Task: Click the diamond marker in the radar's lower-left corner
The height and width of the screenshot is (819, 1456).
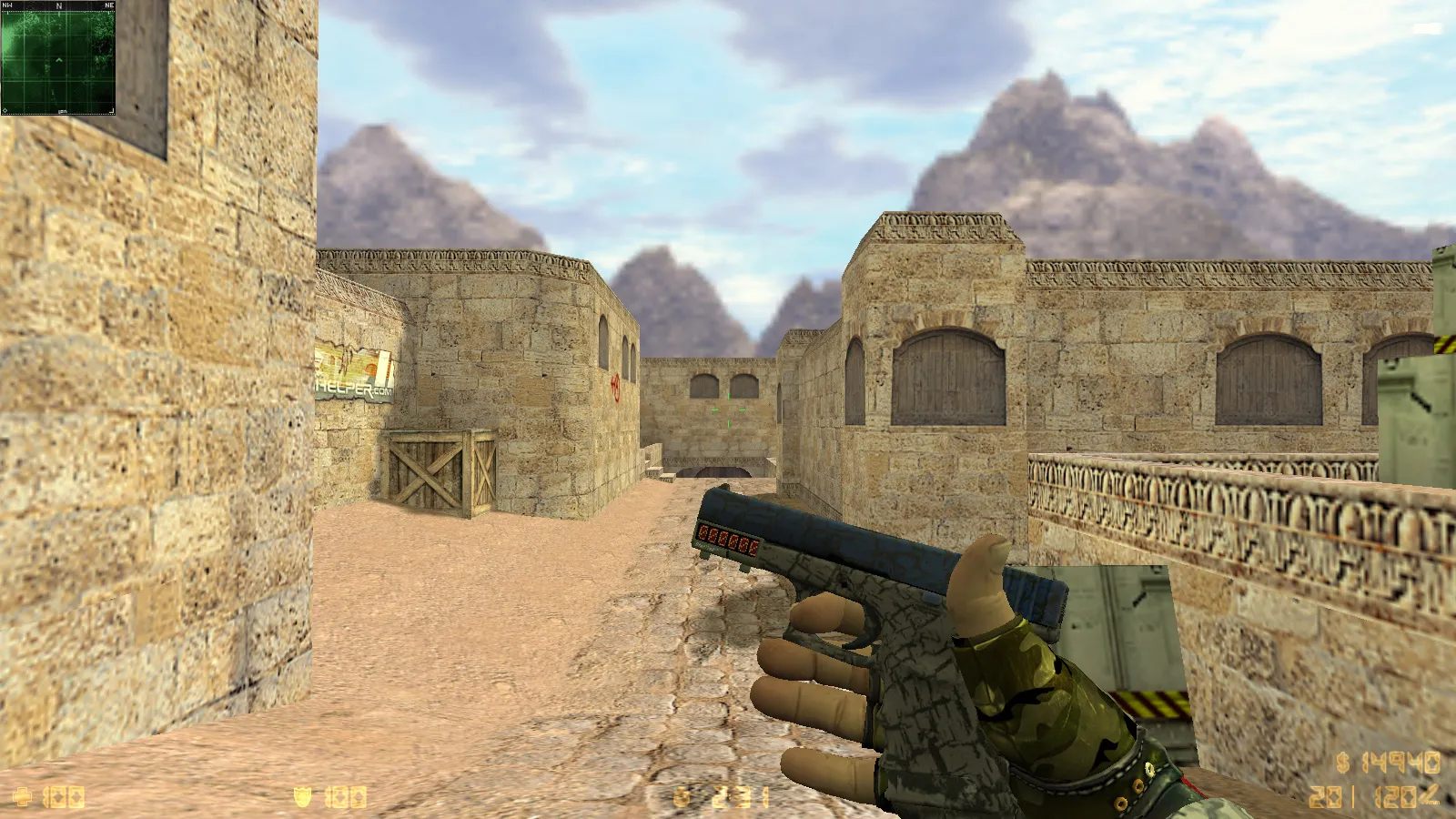Action: 5,110
